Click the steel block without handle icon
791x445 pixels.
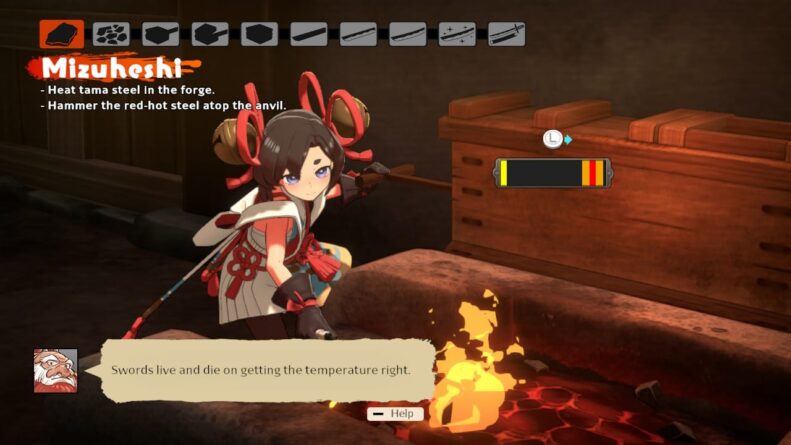pyautogui.click(x=259, y=34)
